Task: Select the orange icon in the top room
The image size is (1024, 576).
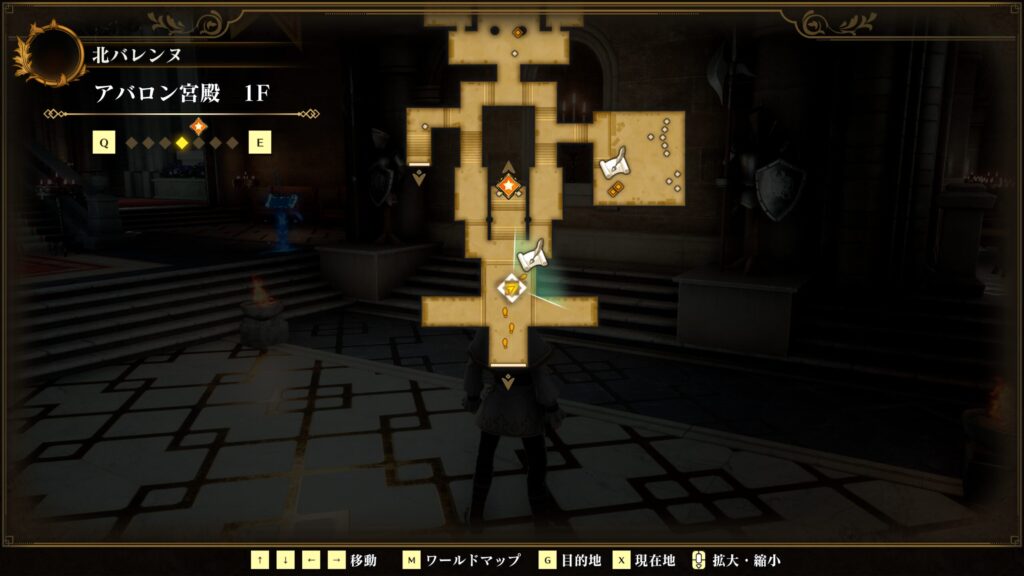Action: coord(518,32)
